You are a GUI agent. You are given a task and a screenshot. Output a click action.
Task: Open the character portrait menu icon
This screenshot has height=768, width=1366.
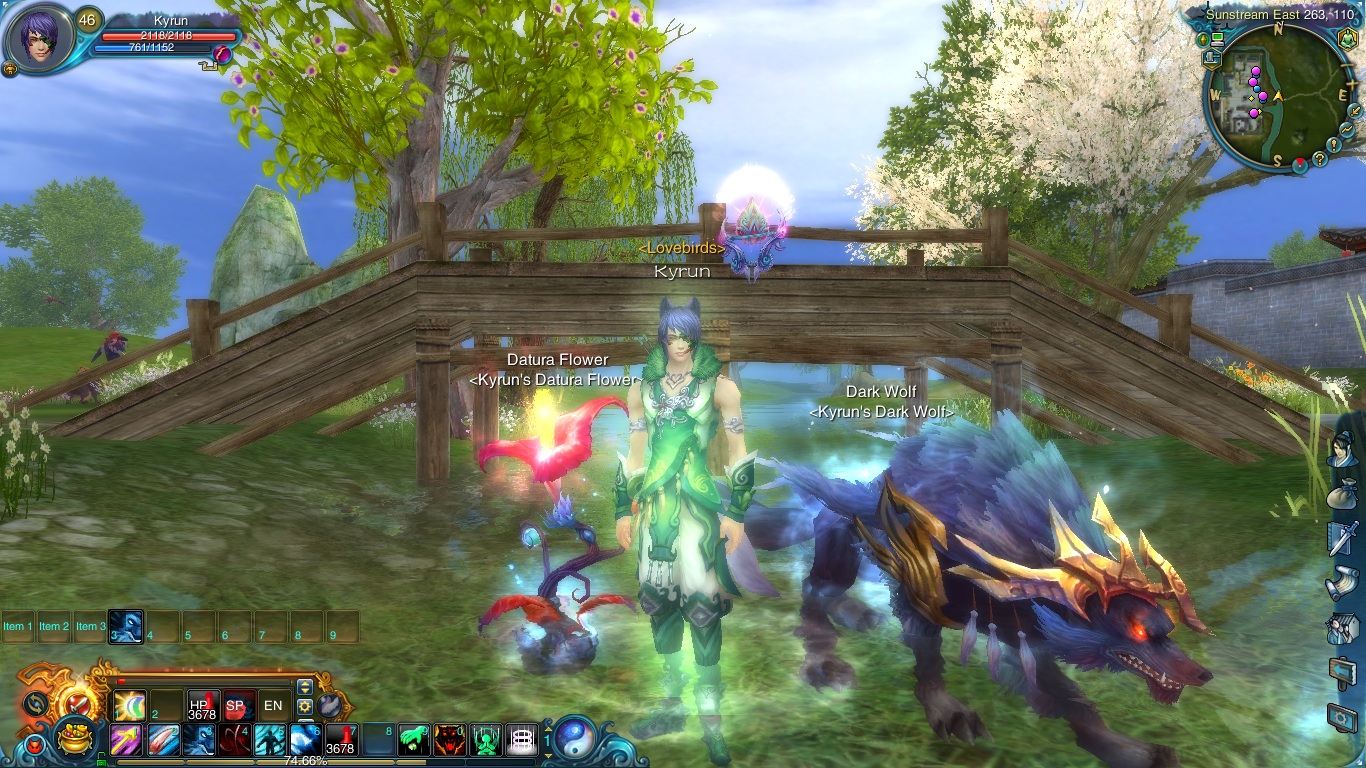click(x=1342, y=452)
